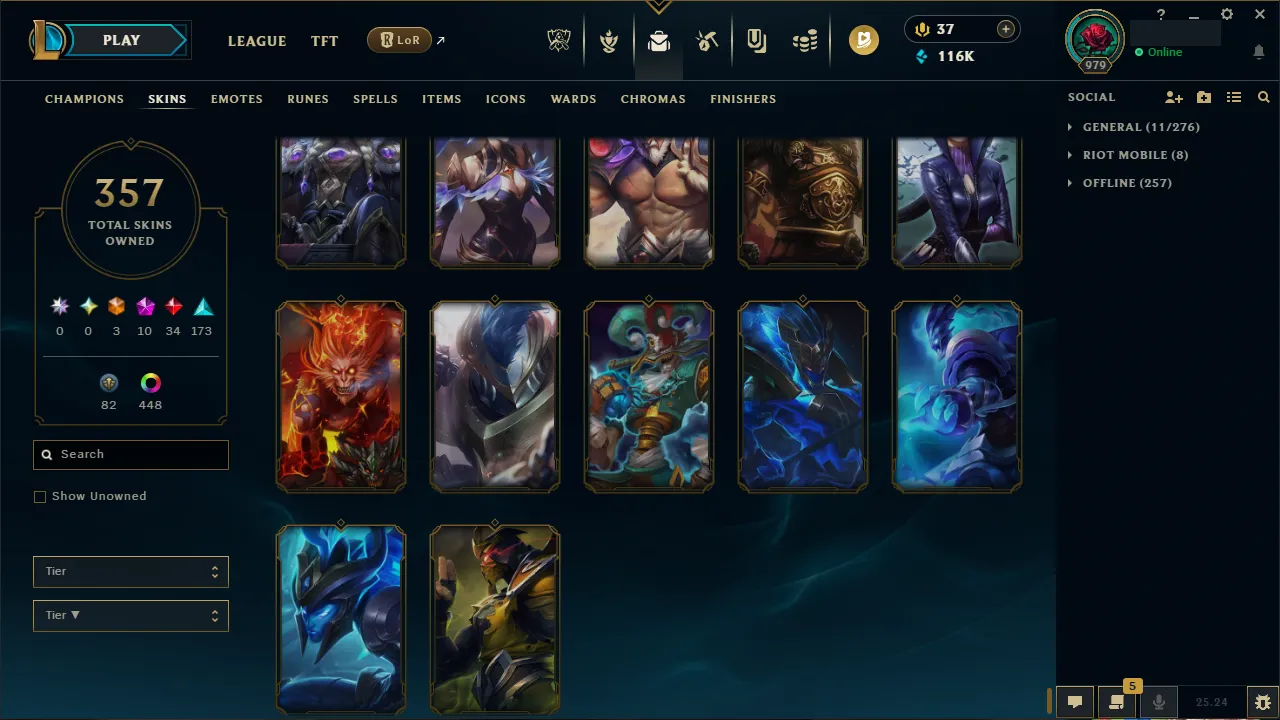This screenshot has width=1280, height=720.
Task: Mute the microphone in the bottom bar
Action: point(1158,701)
